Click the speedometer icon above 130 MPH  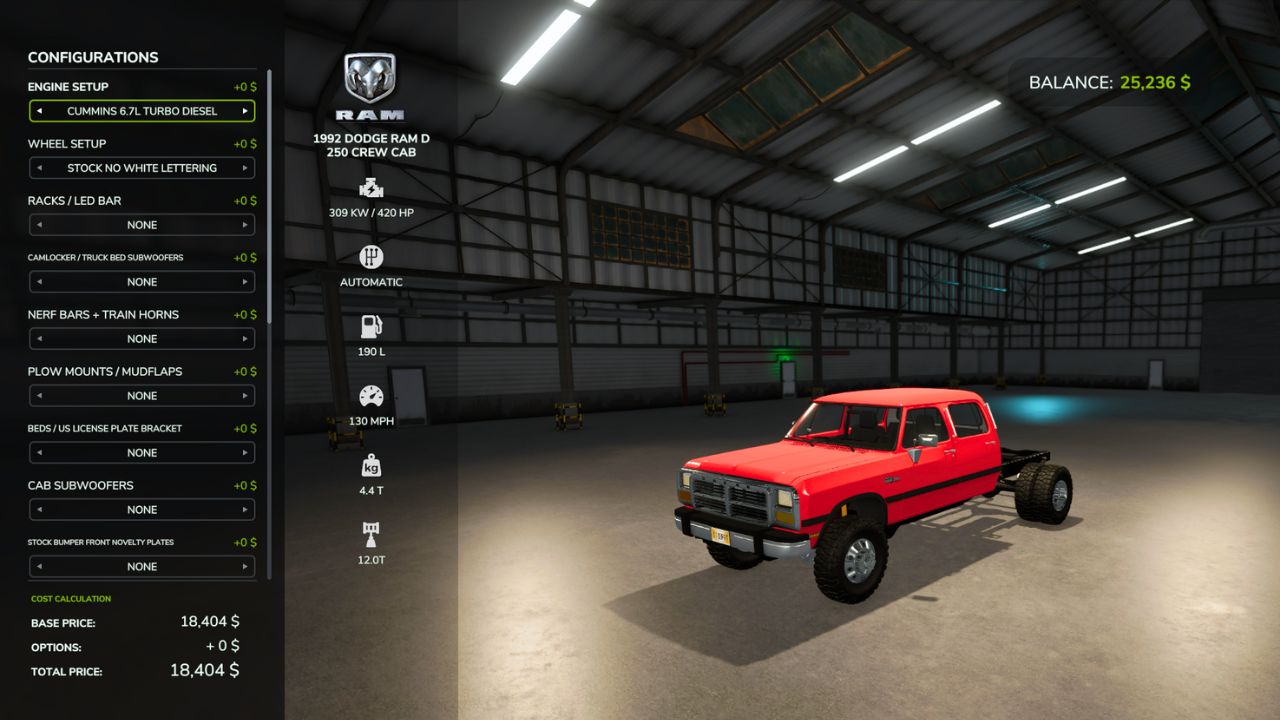(x=370, y=396)
